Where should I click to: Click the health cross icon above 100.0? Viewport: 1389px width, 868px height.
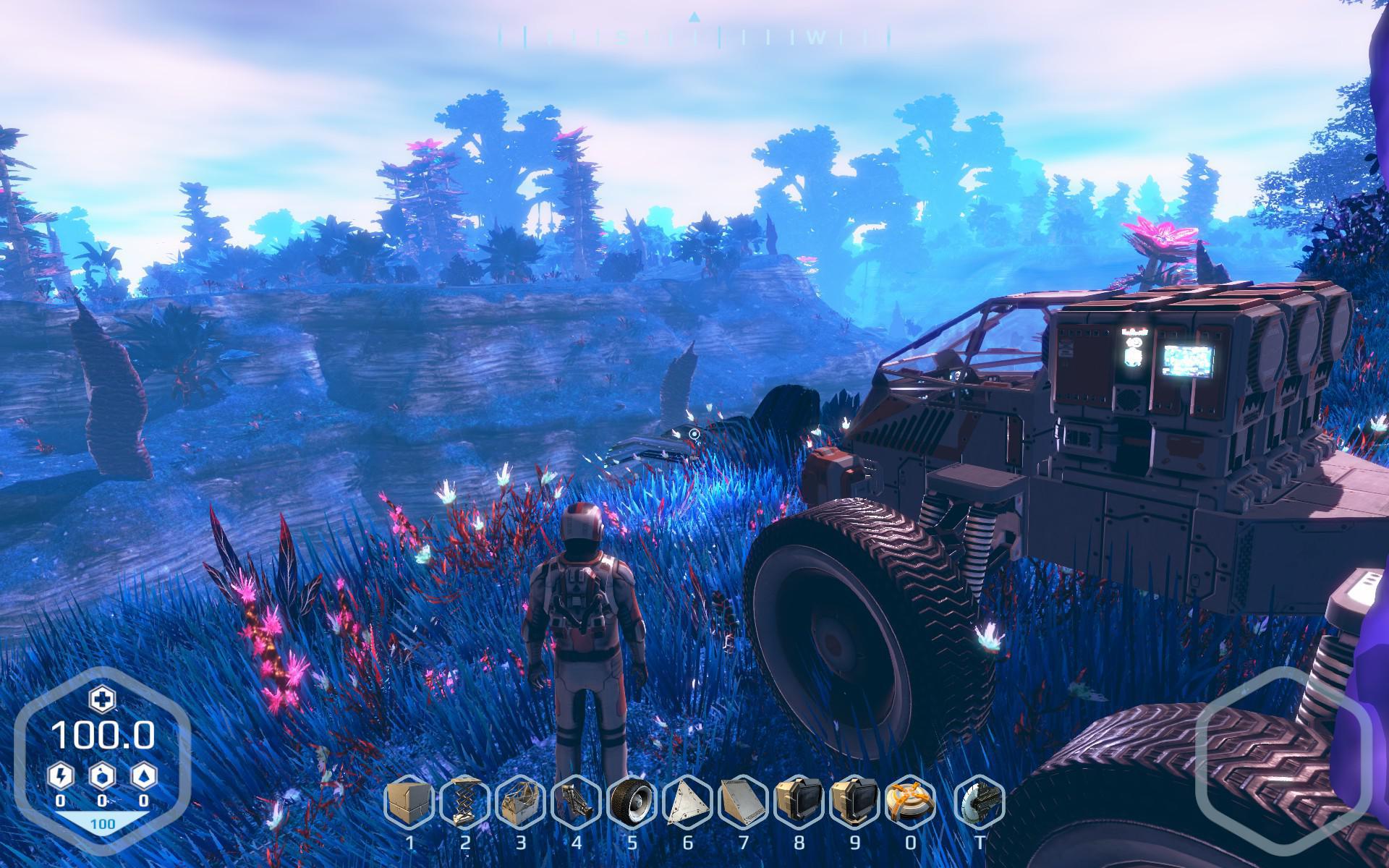103,700
